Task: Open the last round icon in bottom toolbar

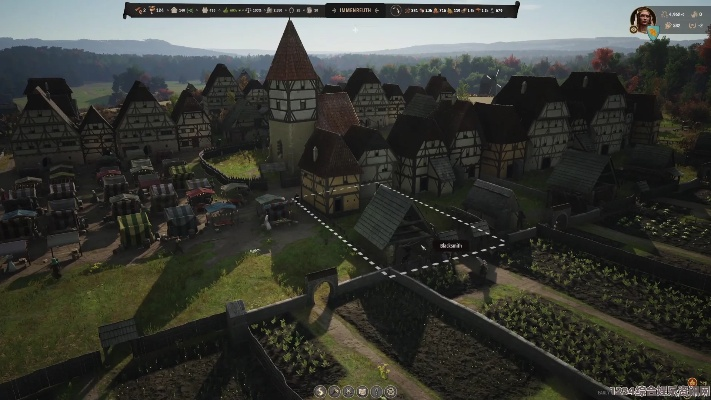Action: [391, 391]
